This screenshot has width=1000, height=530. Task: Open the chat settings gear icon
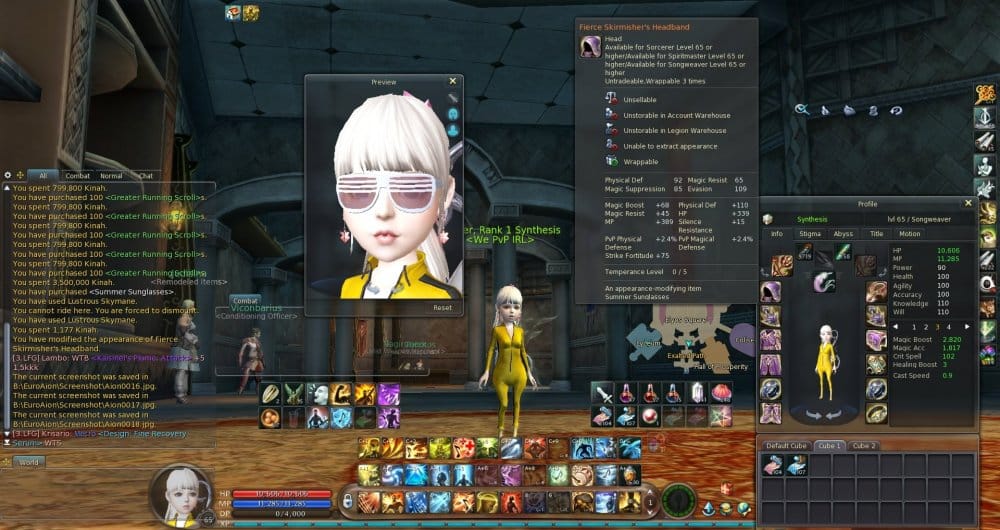tap(7, 175)
